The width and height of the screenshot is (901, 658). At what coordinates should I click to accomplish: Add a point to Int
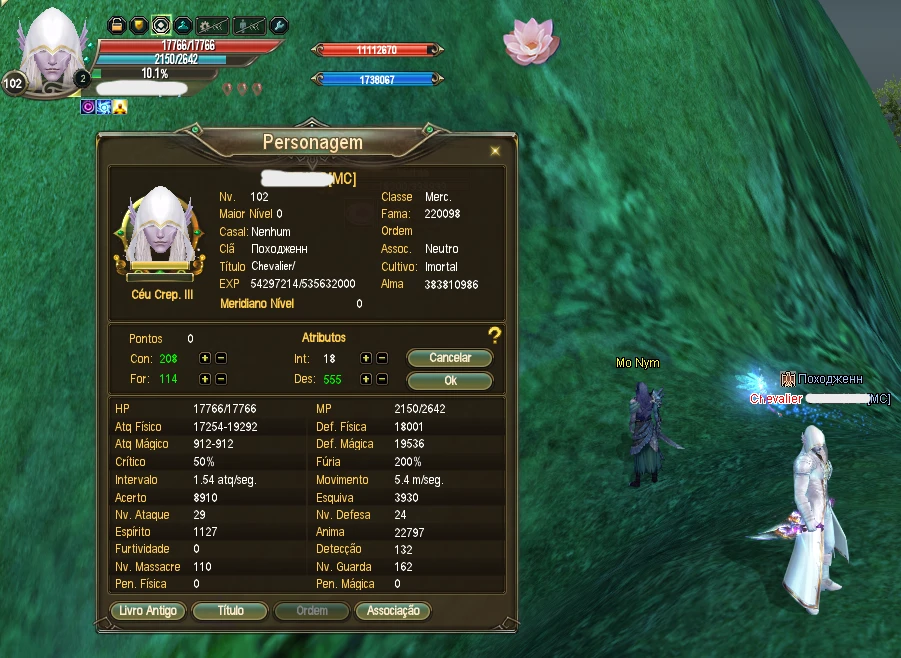pos(366,358)
